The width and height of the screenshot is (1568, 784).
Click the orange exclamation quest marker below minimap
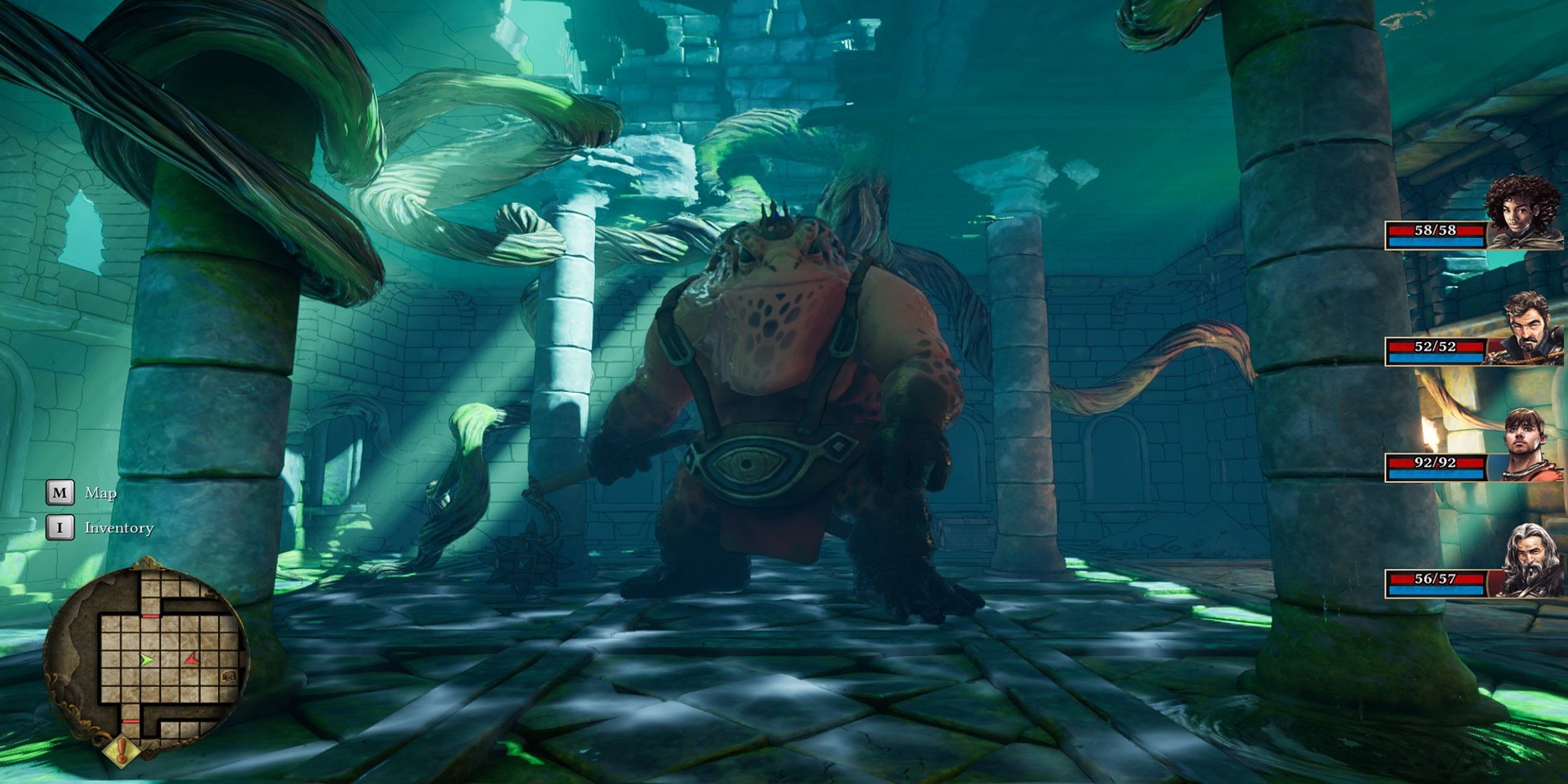[x=122, y=750]
